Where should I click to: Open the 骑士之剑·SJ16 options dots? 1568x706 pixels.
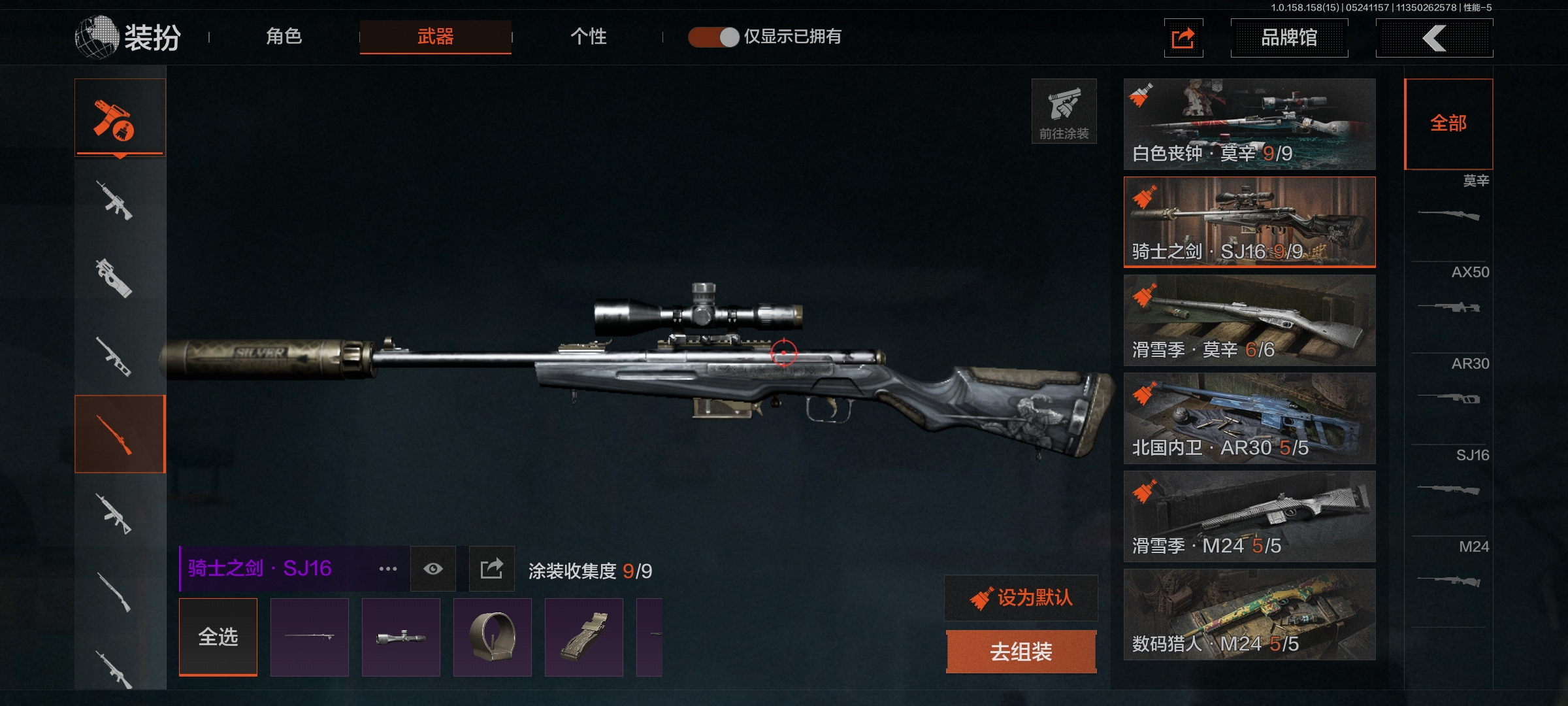[388, 569]
